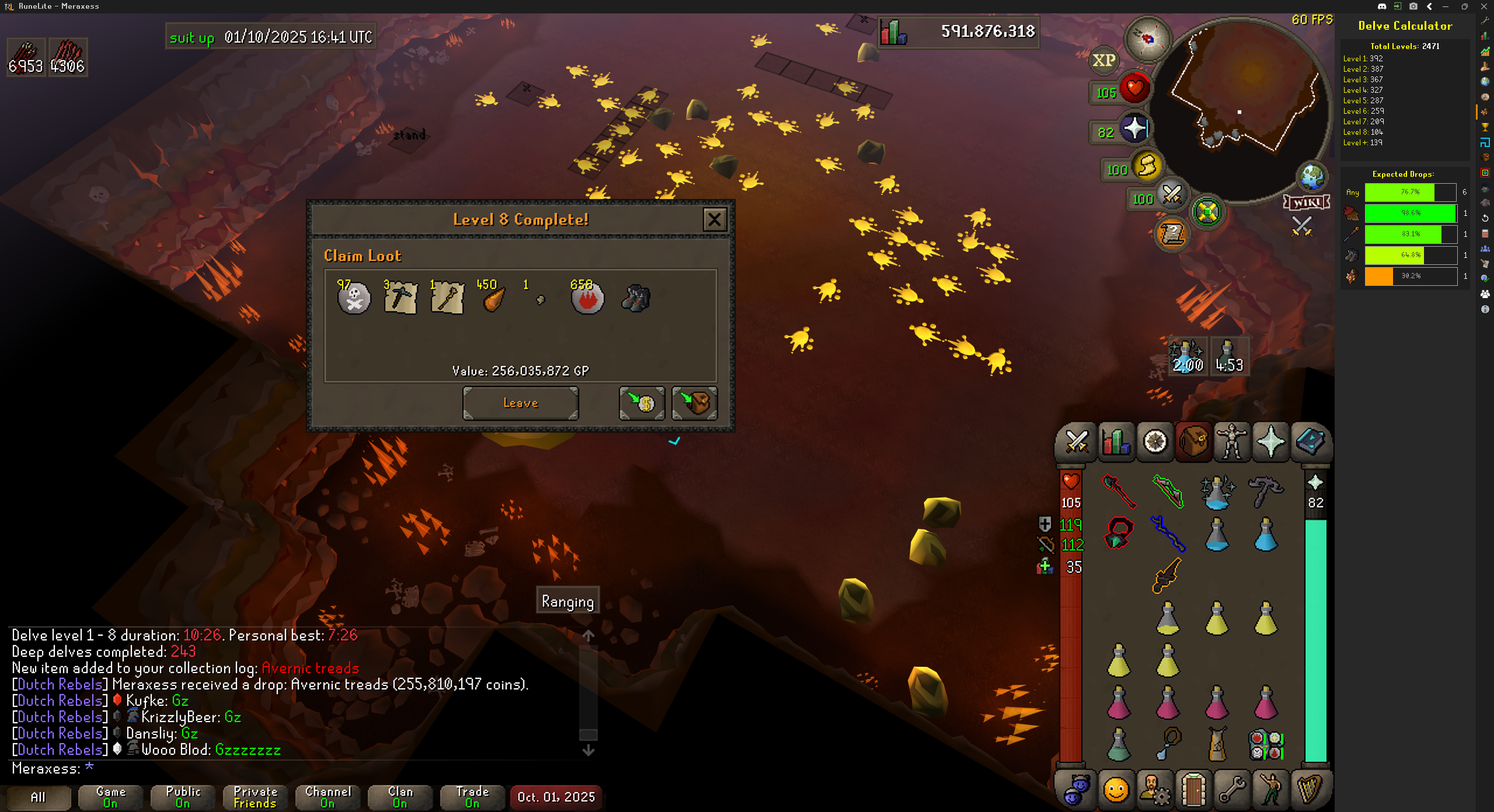Claim loot to inventory
Screen dimensions: 1494x812
694,403
